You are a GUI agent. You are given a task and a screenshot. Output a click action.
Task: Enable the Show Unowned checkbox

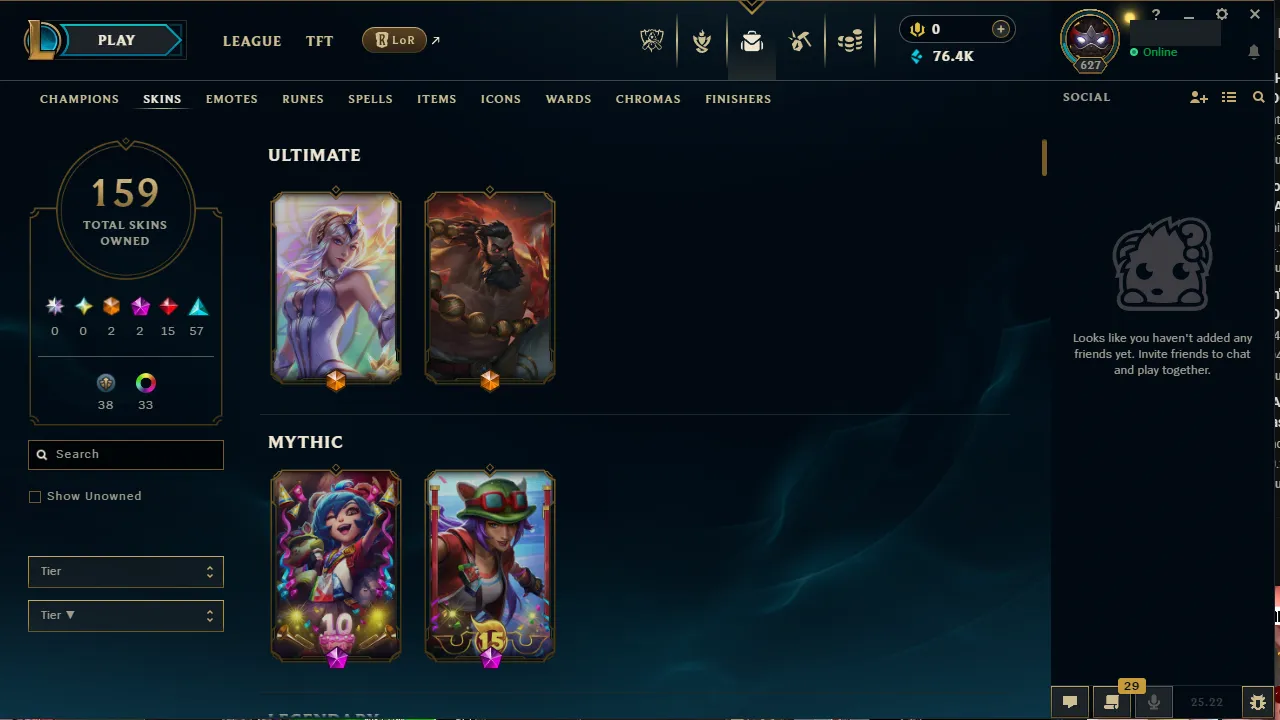pos(35,496)
